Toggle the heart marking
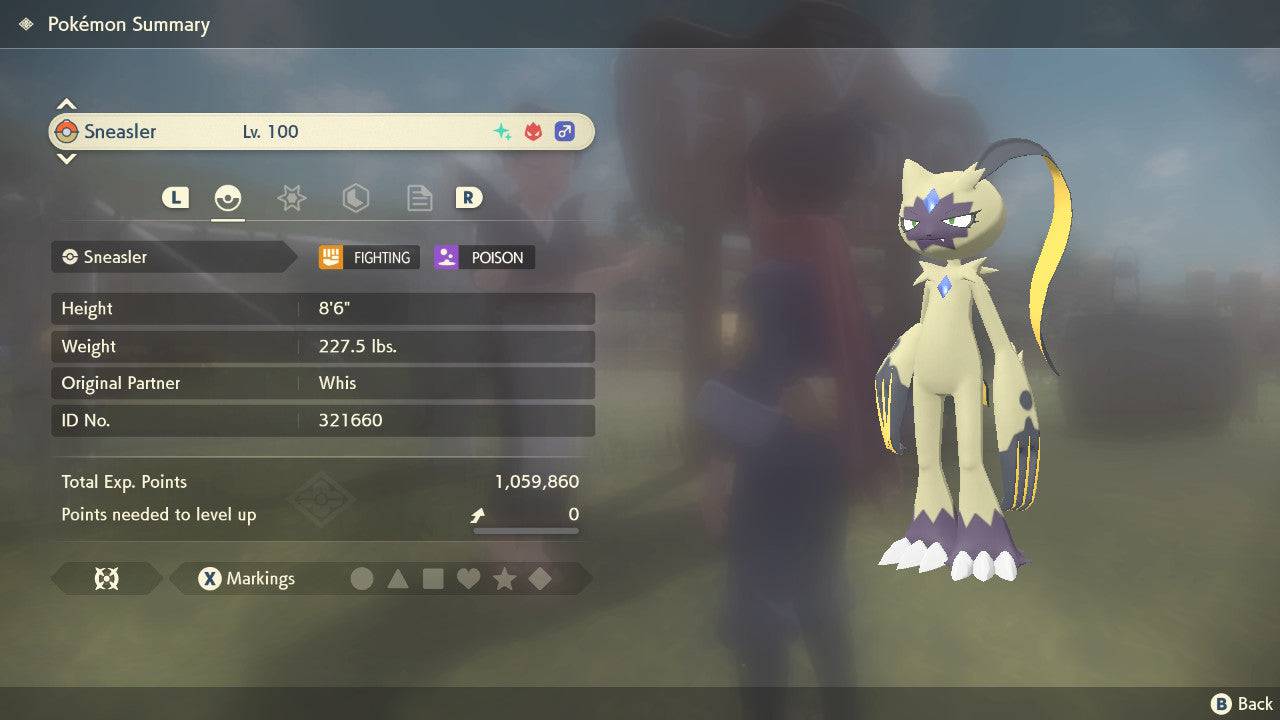The width and height of the screenshot is (1280, 720). point(468,578)
